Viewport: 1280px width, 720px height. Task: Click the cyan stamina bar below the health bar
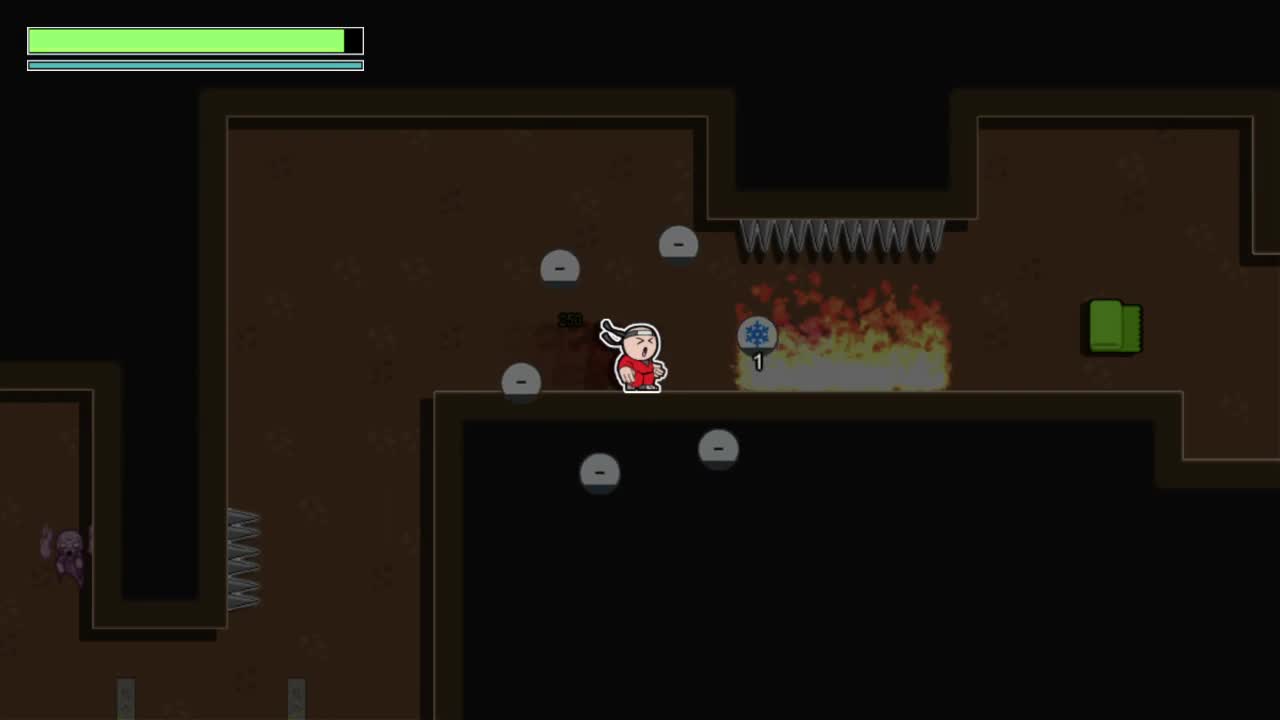[195, 64]
